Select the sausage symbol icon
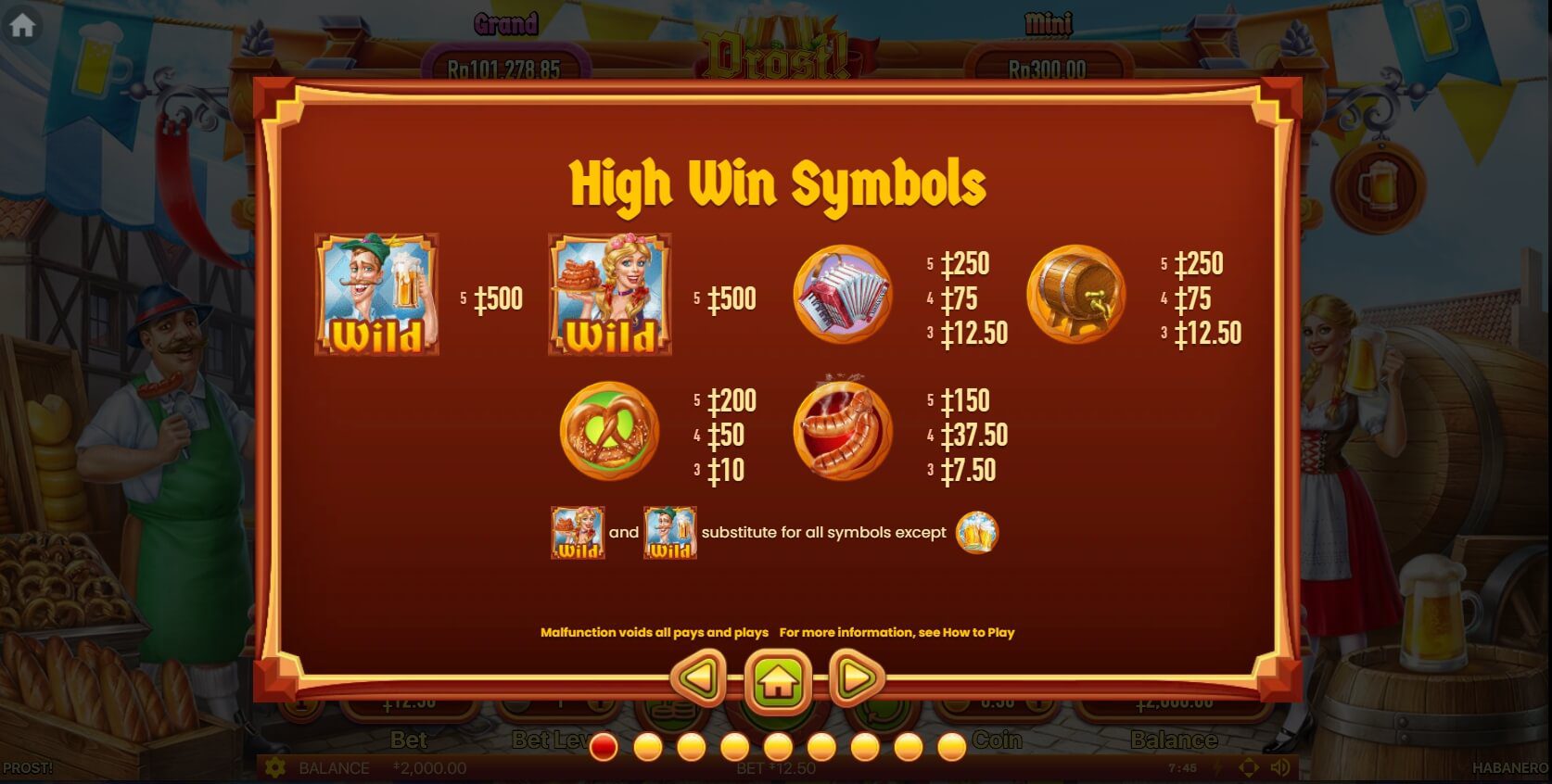Screen dimensions: 1552x784 [842, 432]
